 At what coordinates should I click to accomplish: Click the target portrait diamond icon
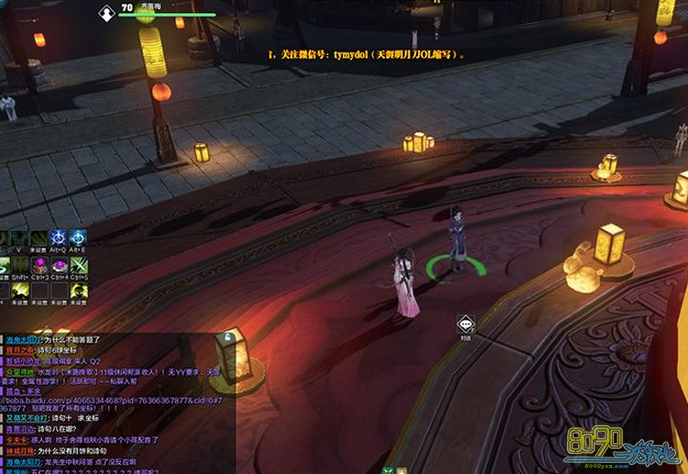(x=107, y=13)
